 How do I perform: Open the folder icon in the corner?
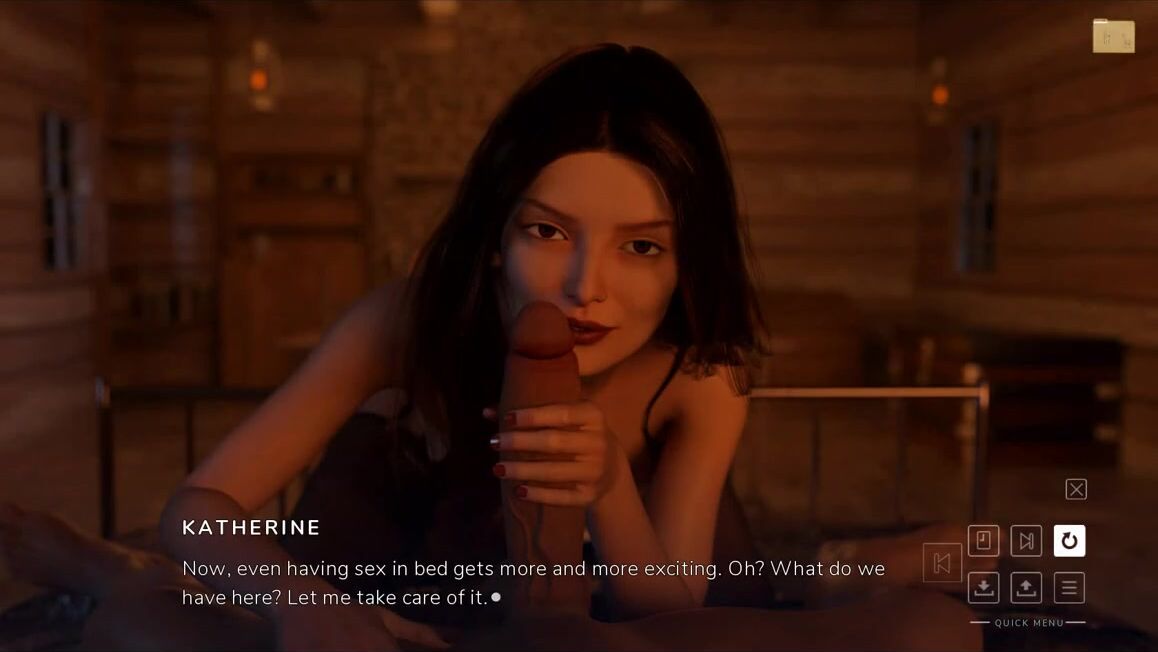click(1113, 36)
